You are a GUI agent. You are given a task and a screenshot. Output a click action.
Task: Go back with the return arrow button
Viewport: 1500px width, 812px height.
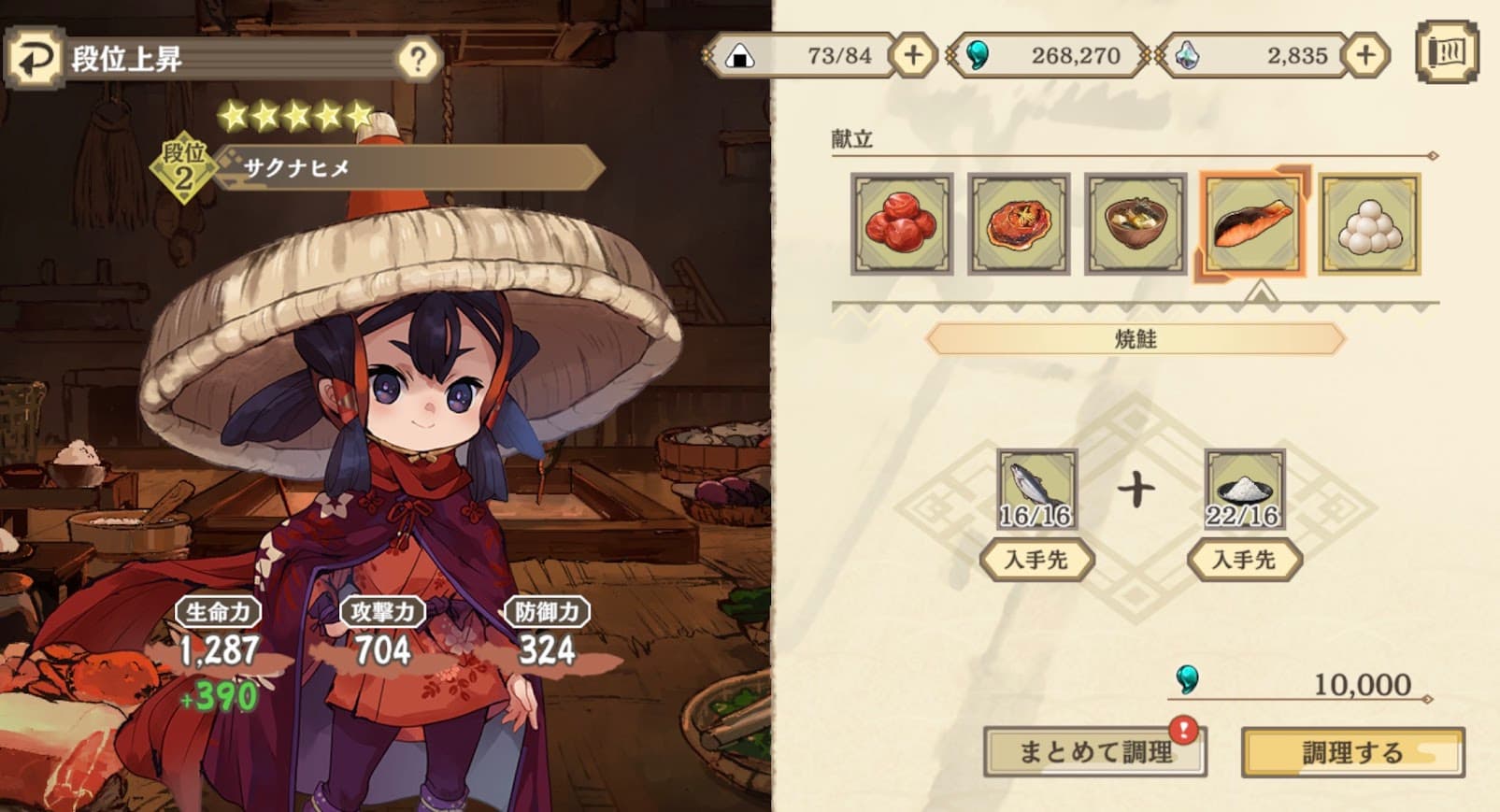pyautogui.click(x=34, y=59)
